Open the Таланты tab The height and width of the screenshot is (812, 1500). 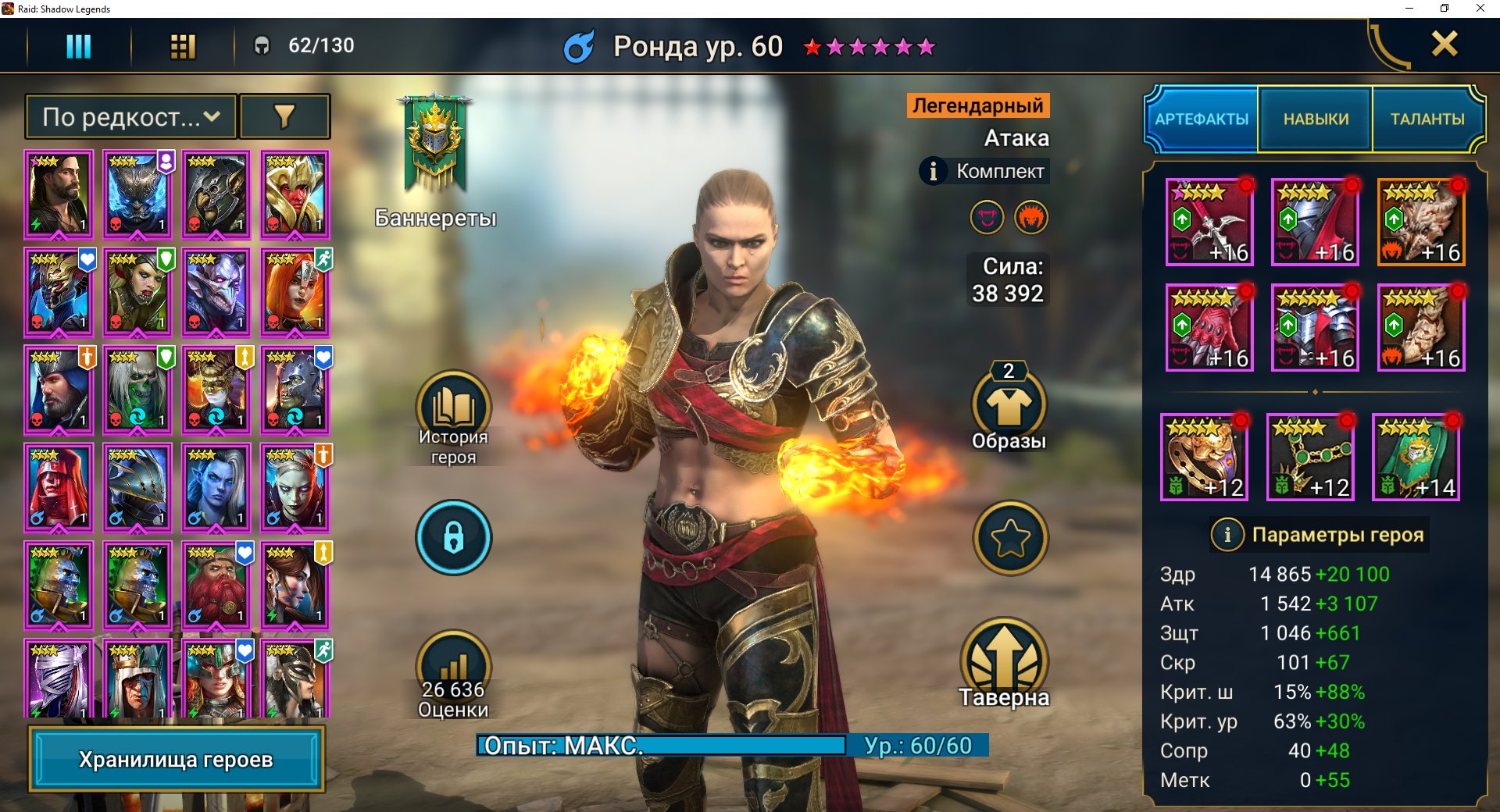tap(1427, 119)
